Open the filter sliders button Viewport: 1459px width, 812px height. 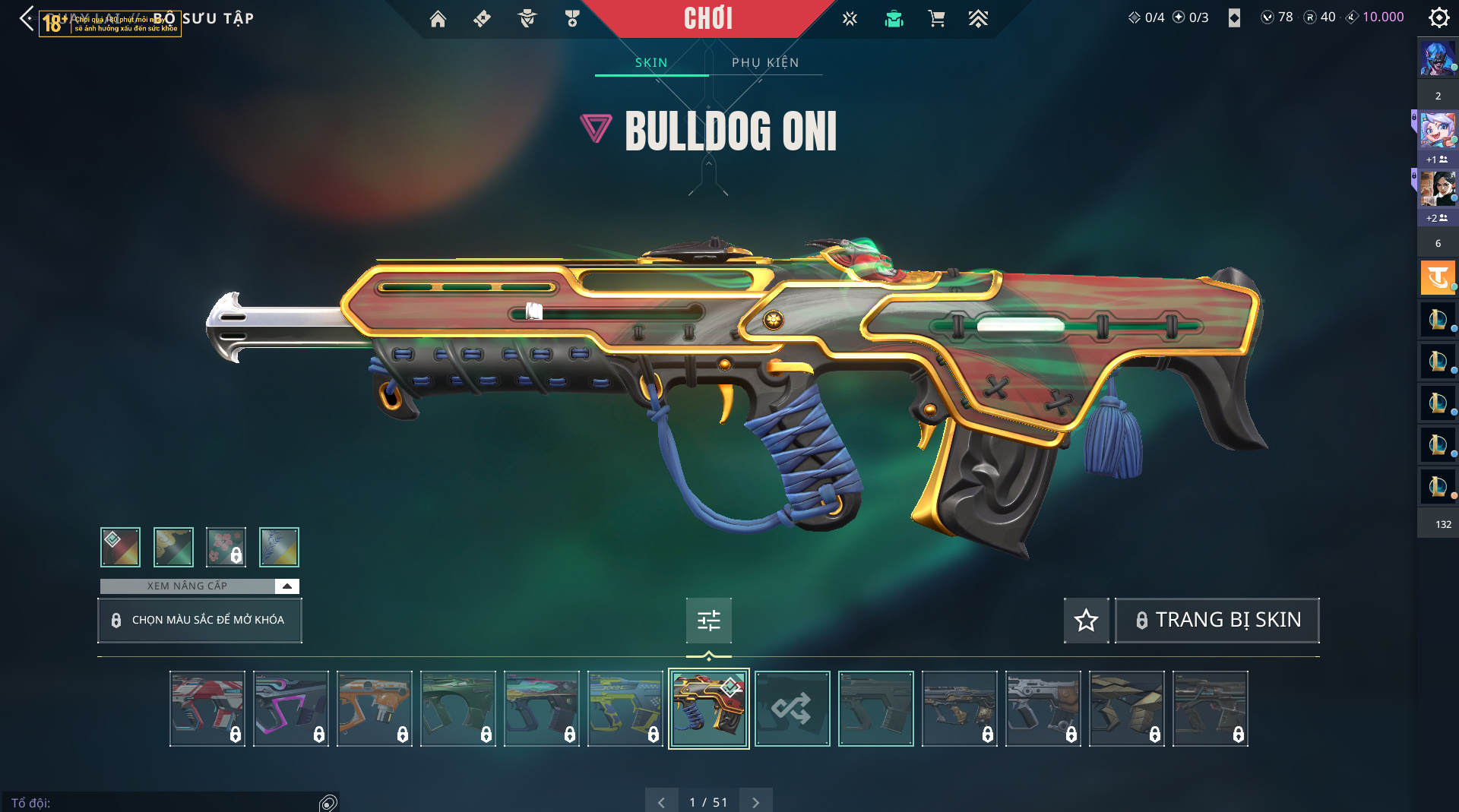(x=708, y=621)
